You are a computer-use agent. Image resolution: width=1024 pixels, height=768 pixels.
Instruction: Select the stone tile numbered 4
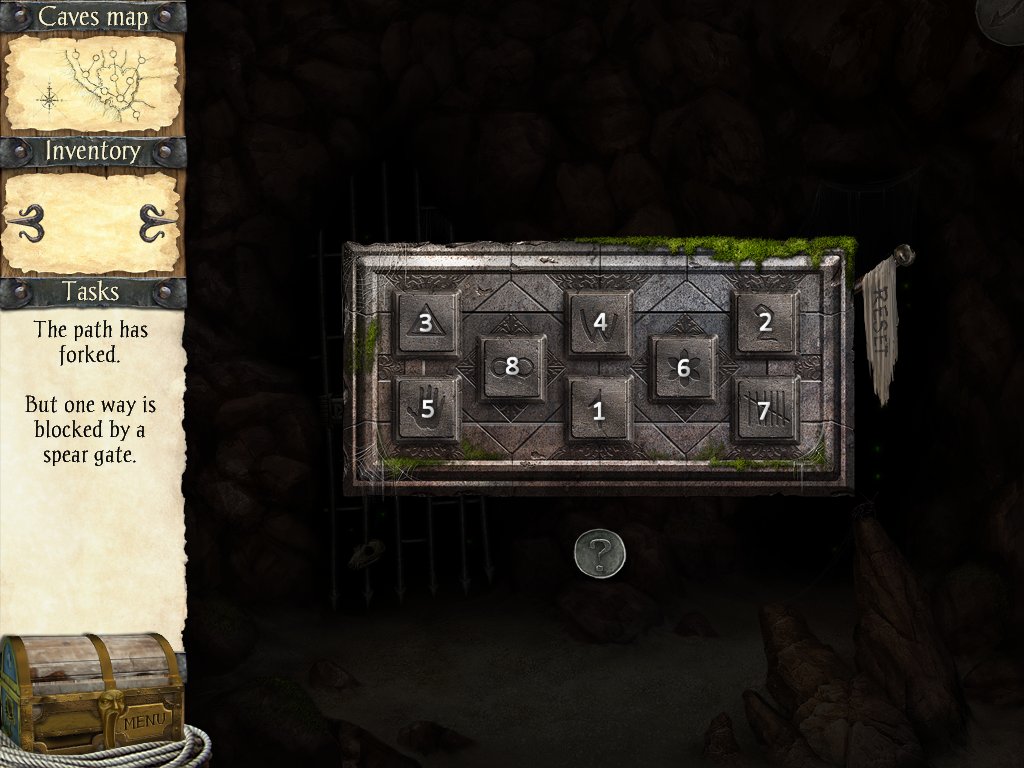pos(600,322)
